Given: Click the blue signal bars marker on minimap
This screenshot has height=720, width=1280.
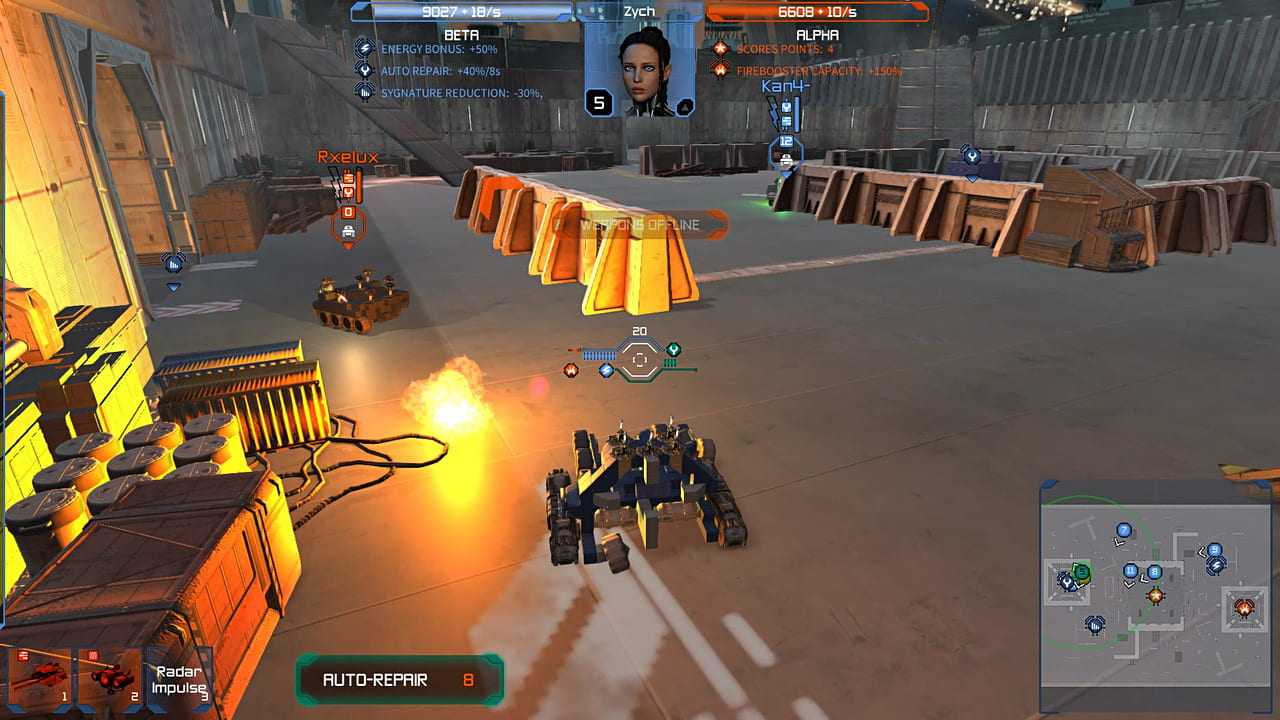Looking at the screenshot, I should point(1095,626).
